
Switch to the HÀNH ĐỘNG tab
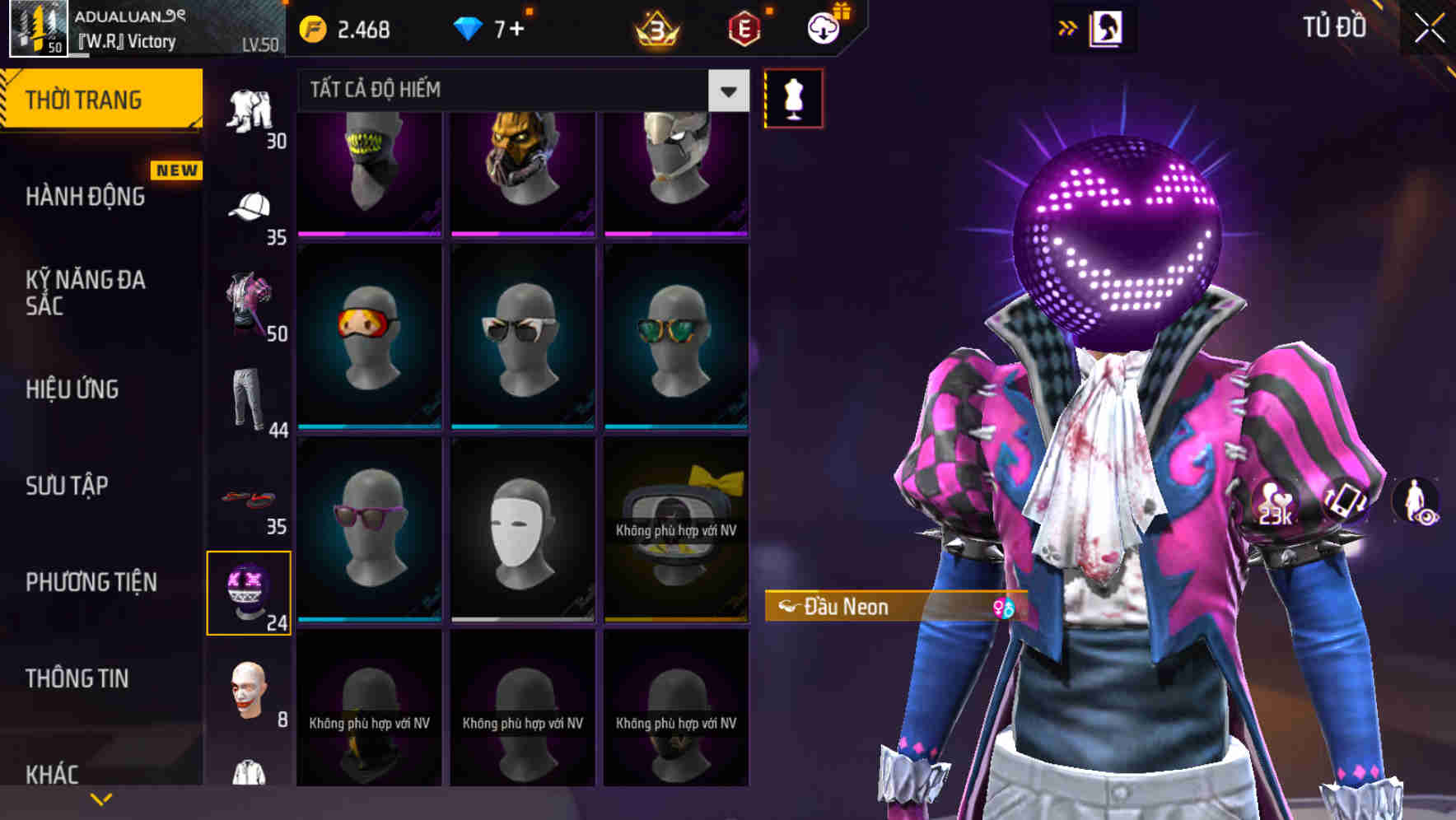85,198
